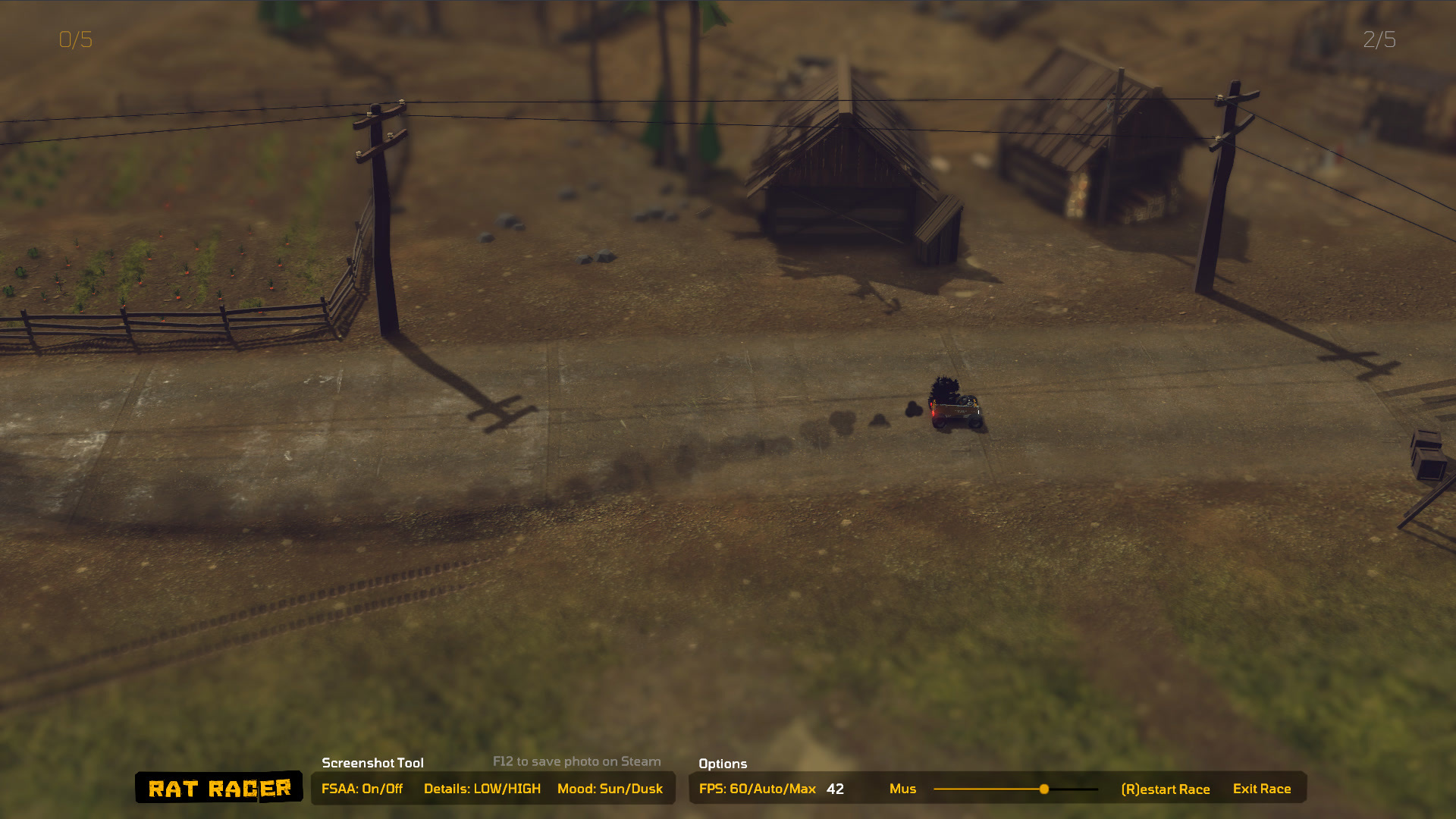Click the F12 save photo hint
Viewport: 1456px width, 819px height.
(x=576, y=761)
